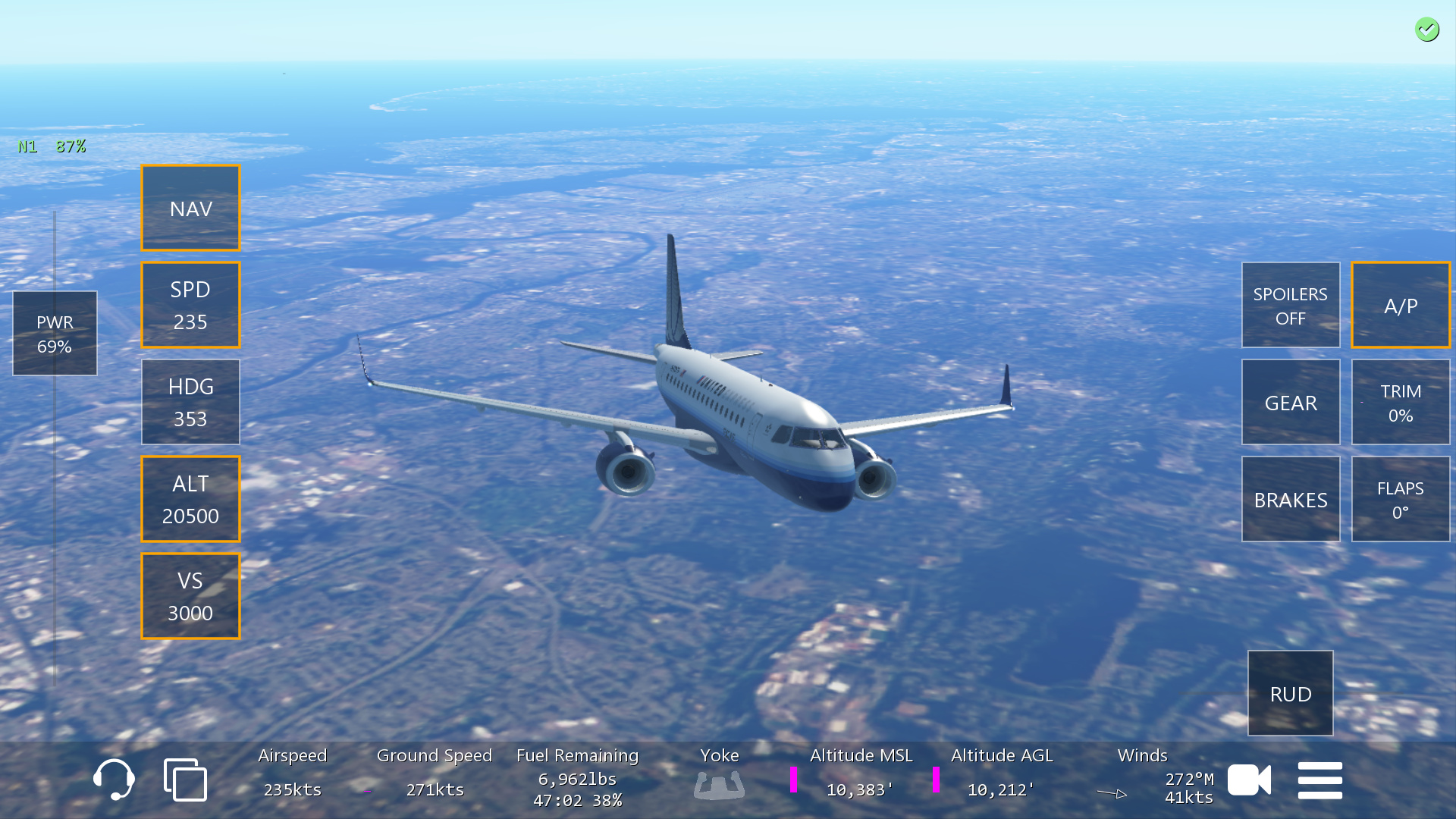Screen dimensions: 1456x819
Task: Toggle the ALT 20500 altitude hold
Action: [x=190, y=499]
